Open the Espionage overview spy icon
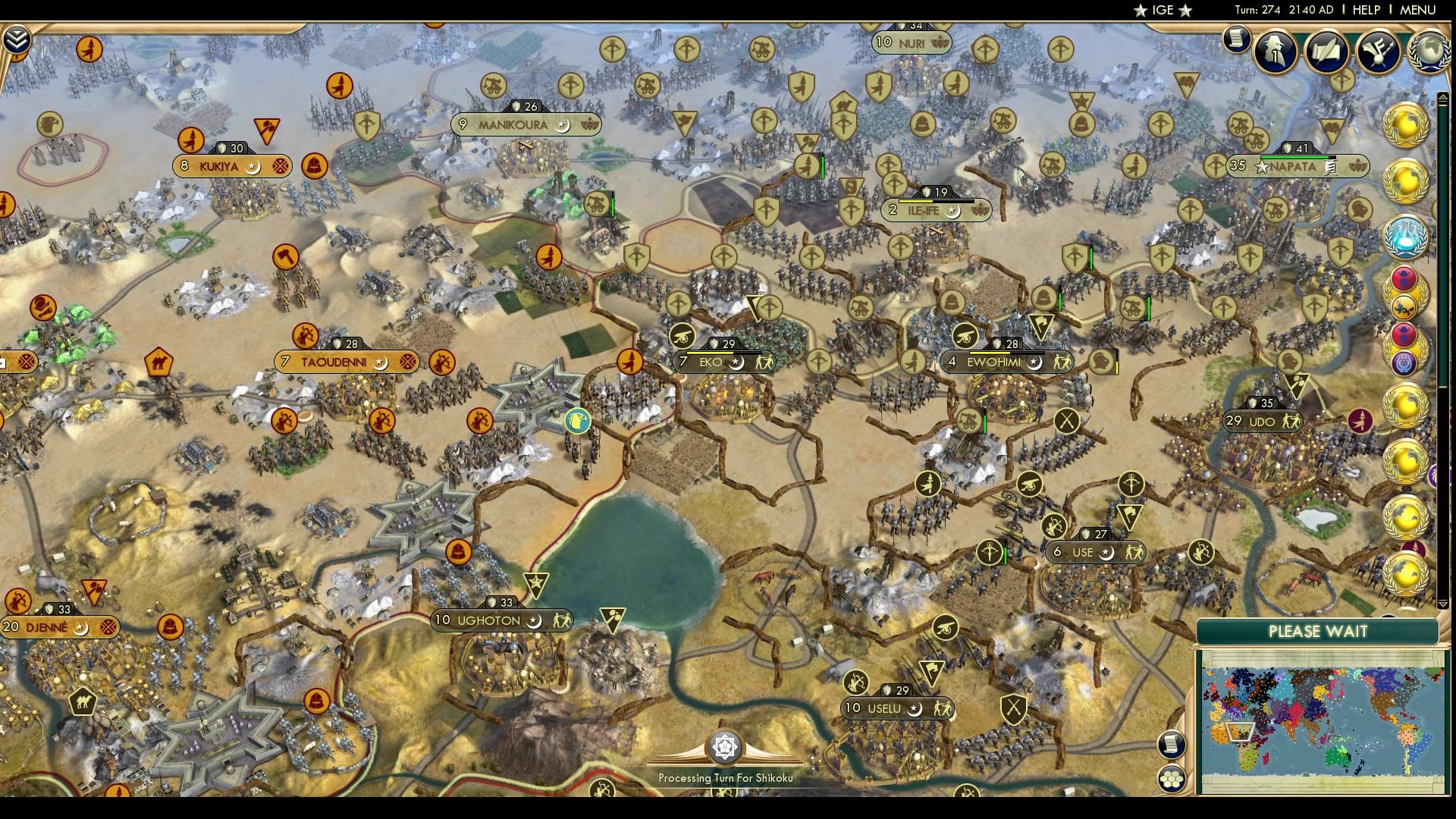 [1275, 52]
